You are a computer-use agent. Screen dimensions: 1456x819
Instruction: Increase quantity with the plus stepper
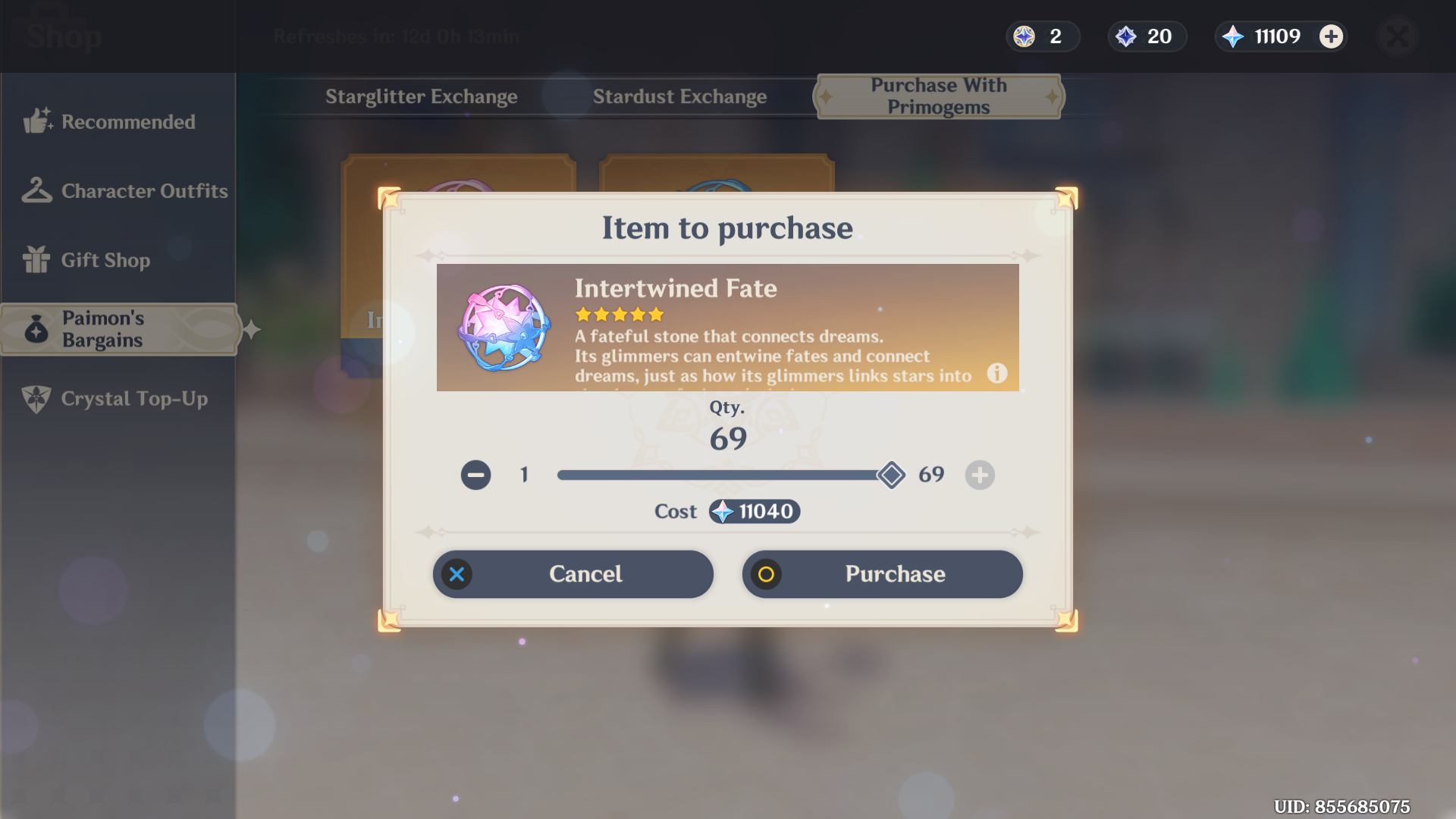point(979,475)
